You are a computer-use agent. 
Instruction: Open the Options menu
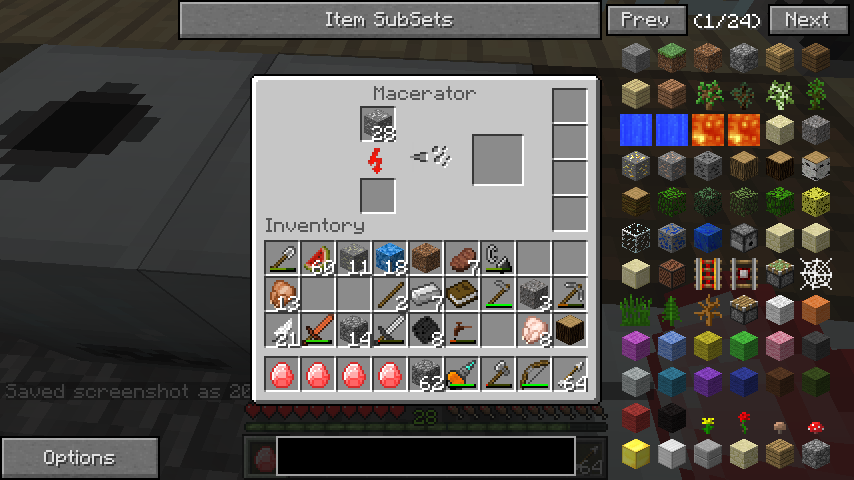click(79, 458)
